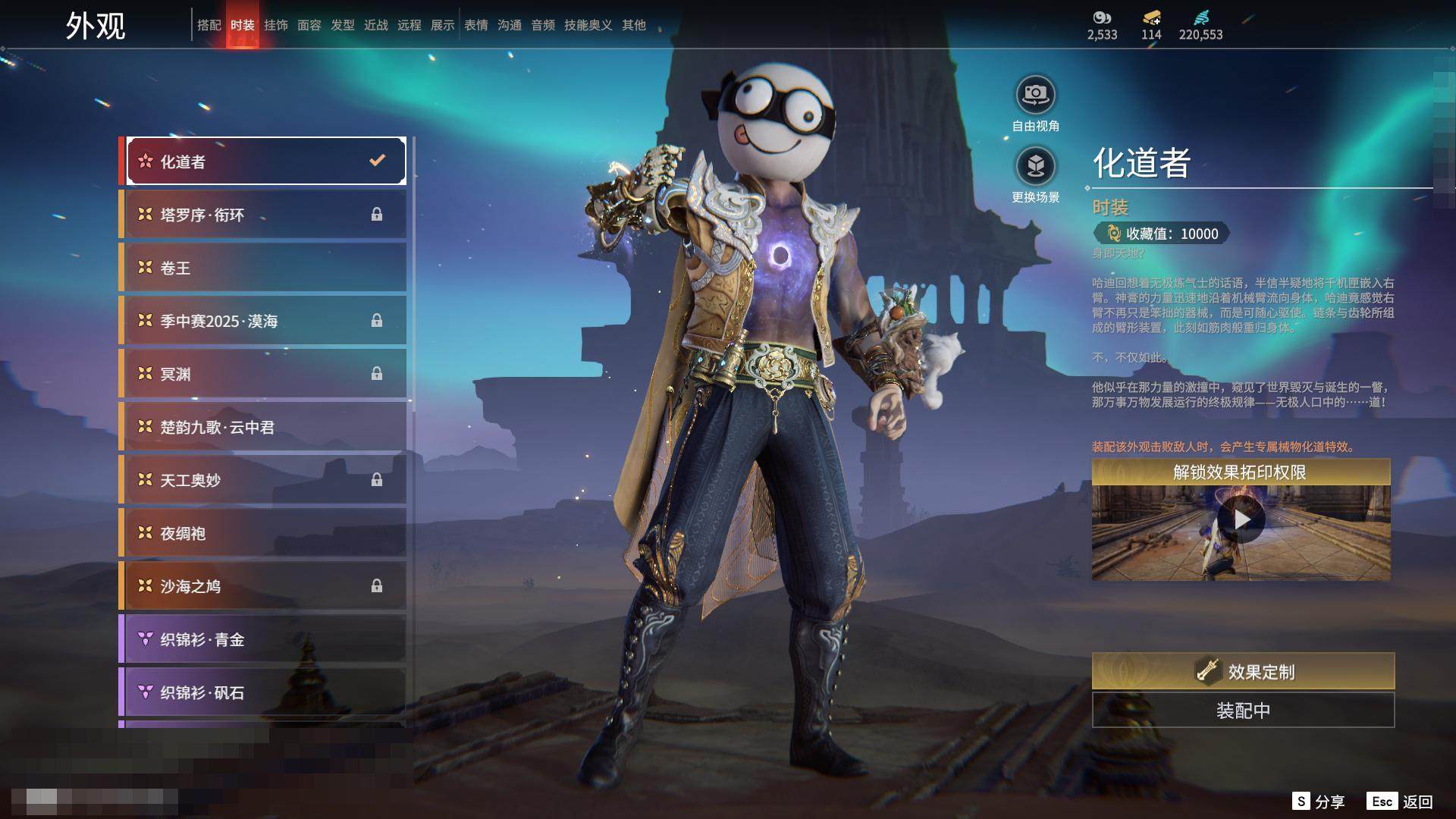Go to the 发型 hairstyle tab
The image size is (1456, 819).
(342, 25)
